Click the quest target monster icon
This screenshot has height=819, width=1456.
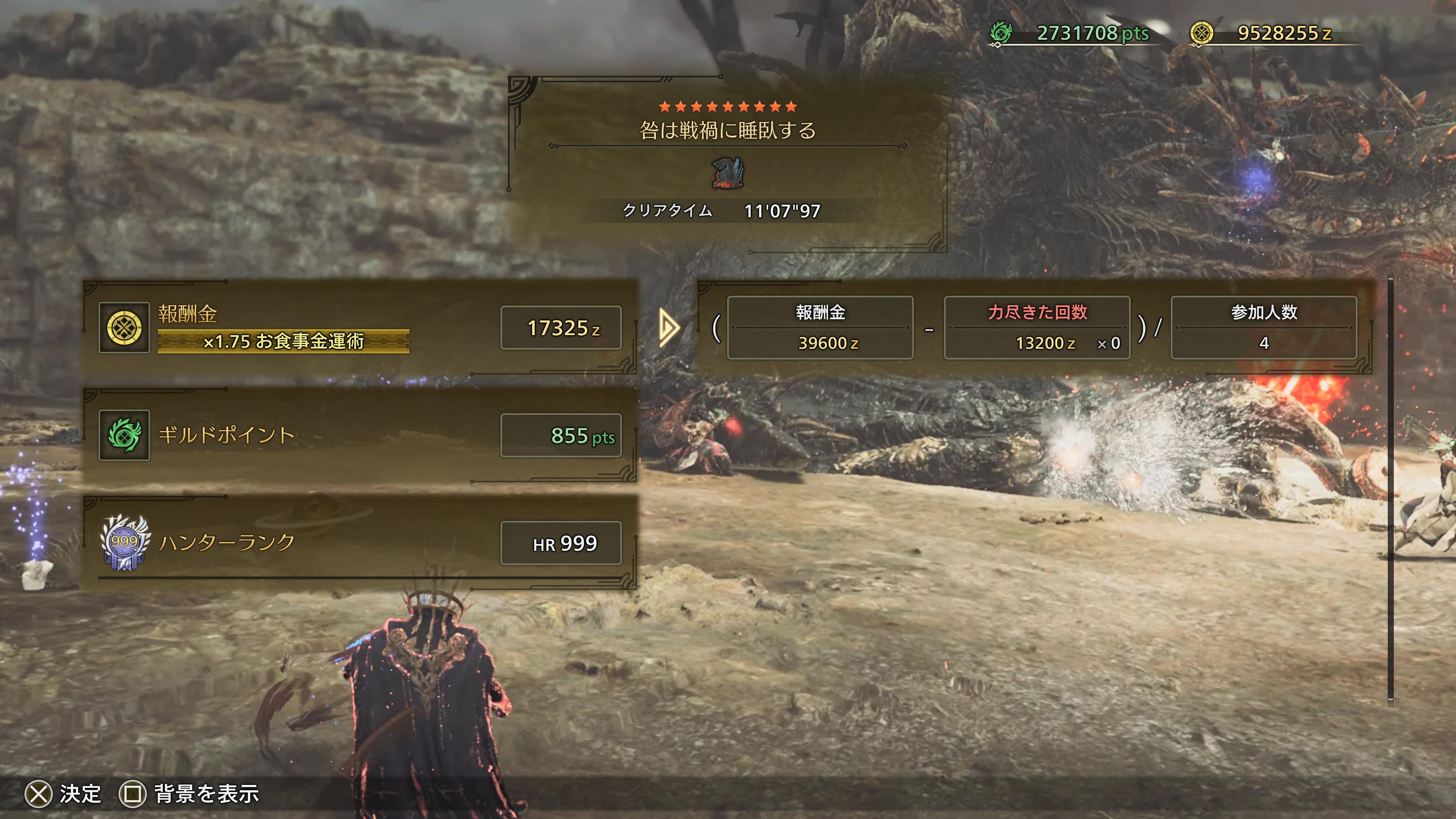click(728, 173)
